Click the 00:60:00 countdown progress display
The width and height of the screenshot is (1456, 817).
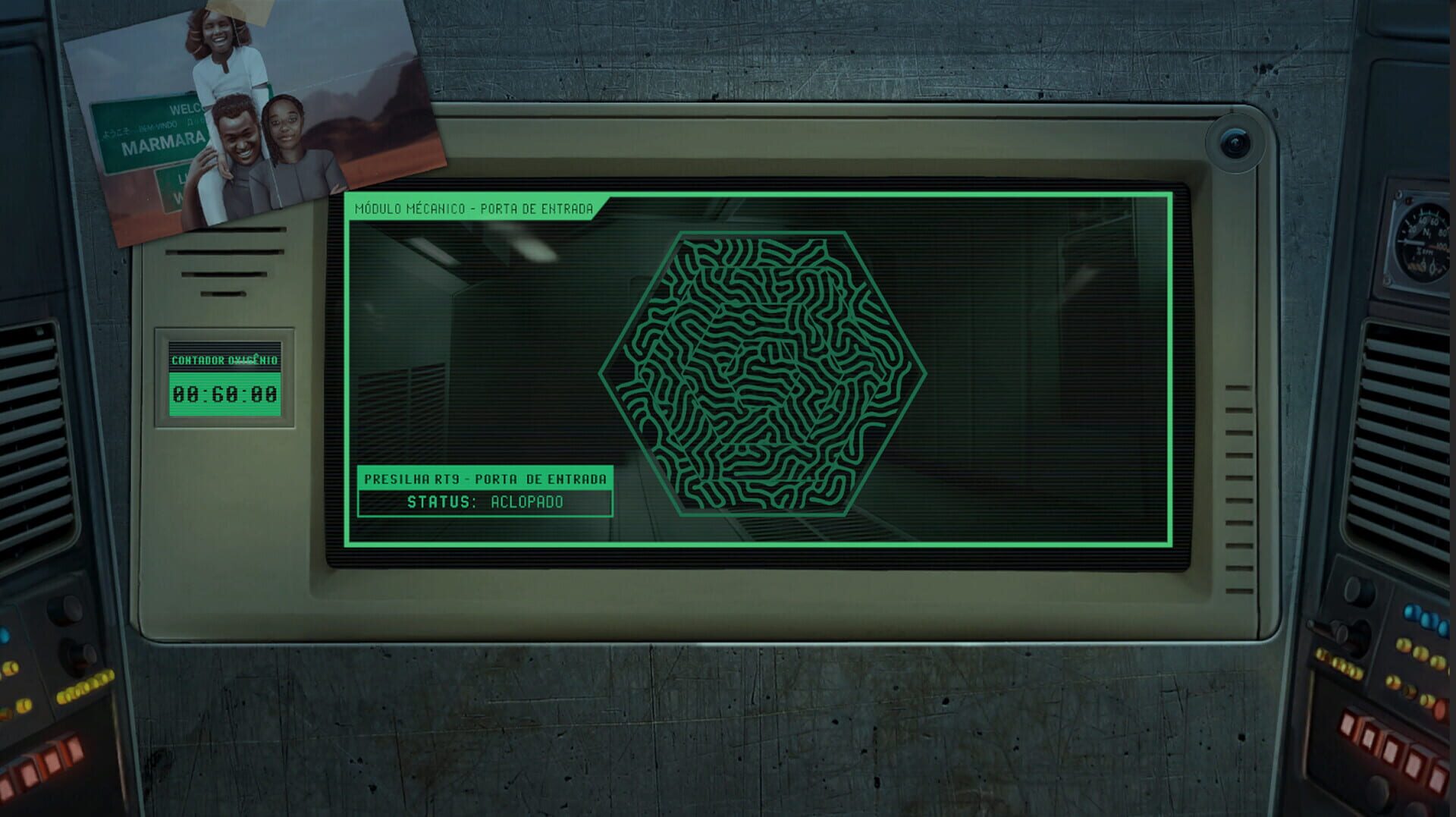click(224, 394)
